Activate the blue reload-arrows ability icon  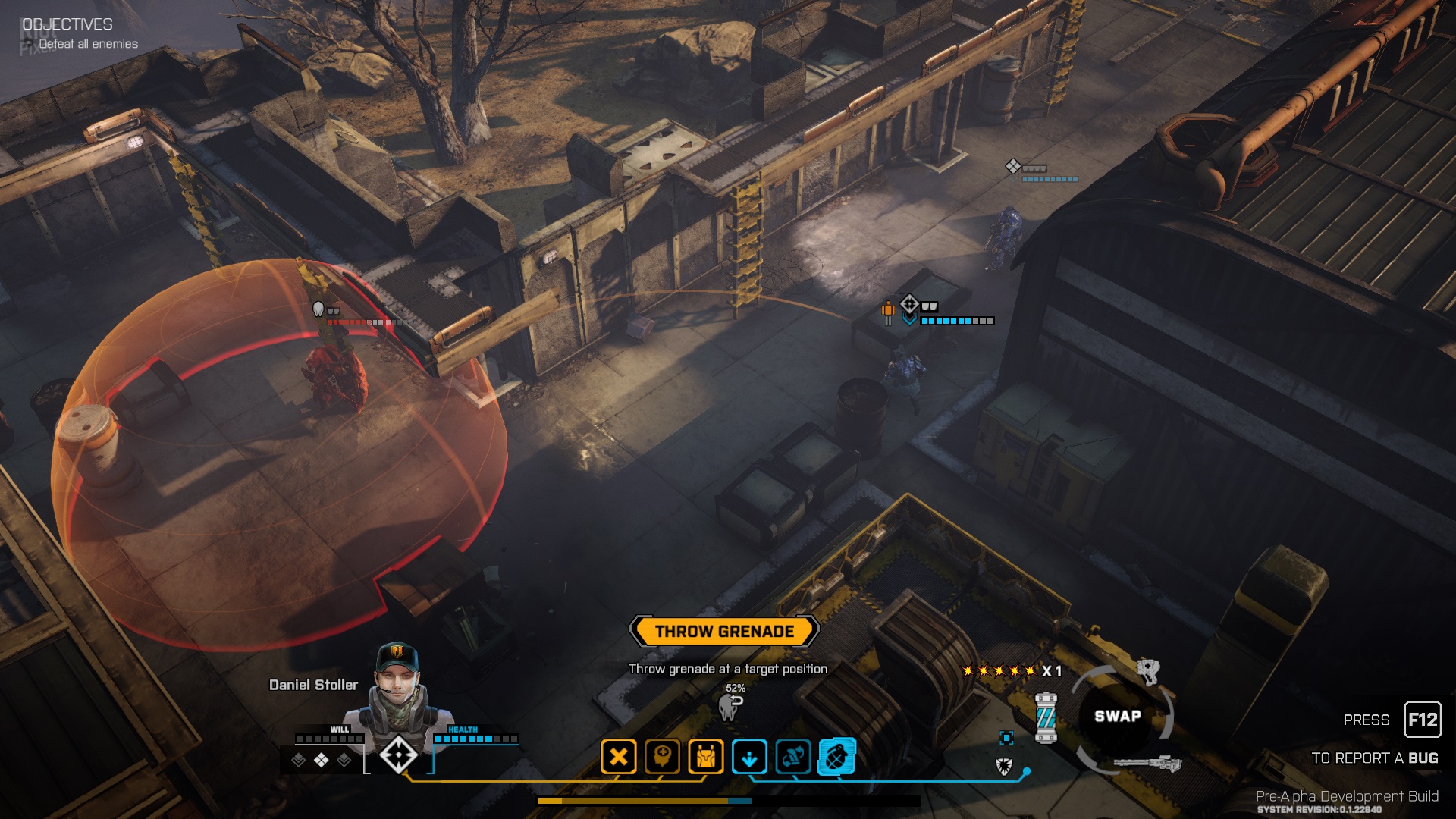pos(793,757)
